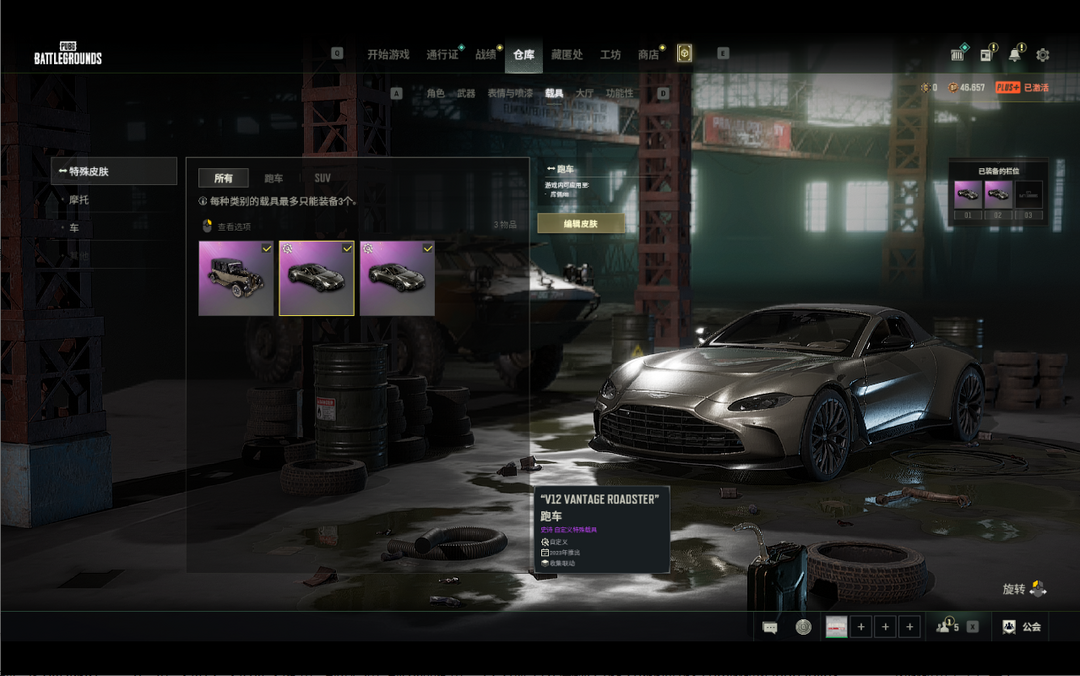
Task: Open the 表情与喷漆 emotes sub-tab
Action: (510, 93)
